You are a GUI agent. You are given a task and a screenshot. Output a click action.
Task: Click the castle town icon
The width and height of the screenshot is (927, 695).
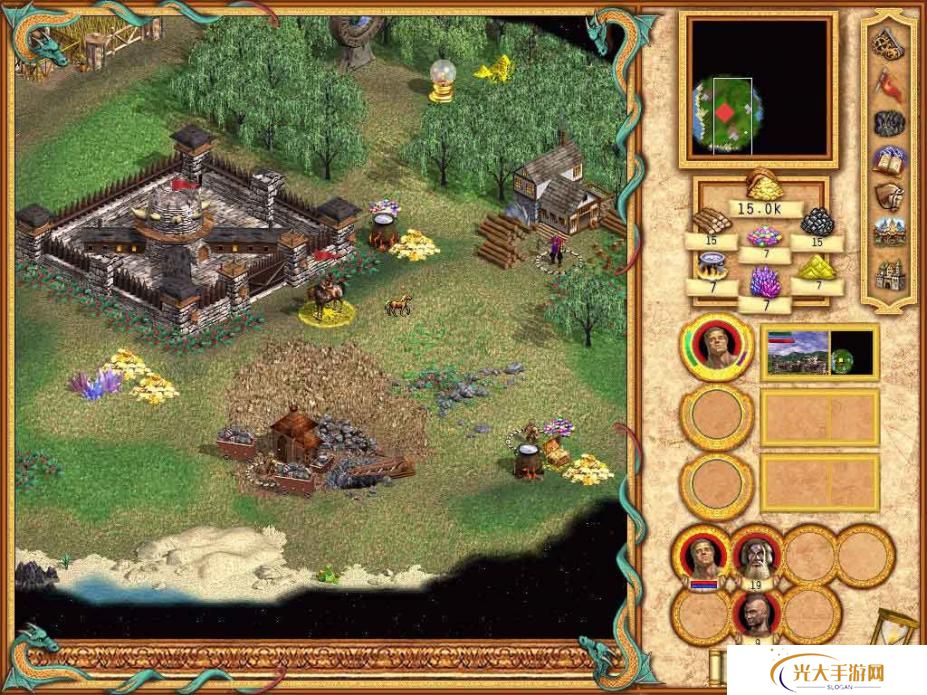pyautogui.click(x=886, y=273)
